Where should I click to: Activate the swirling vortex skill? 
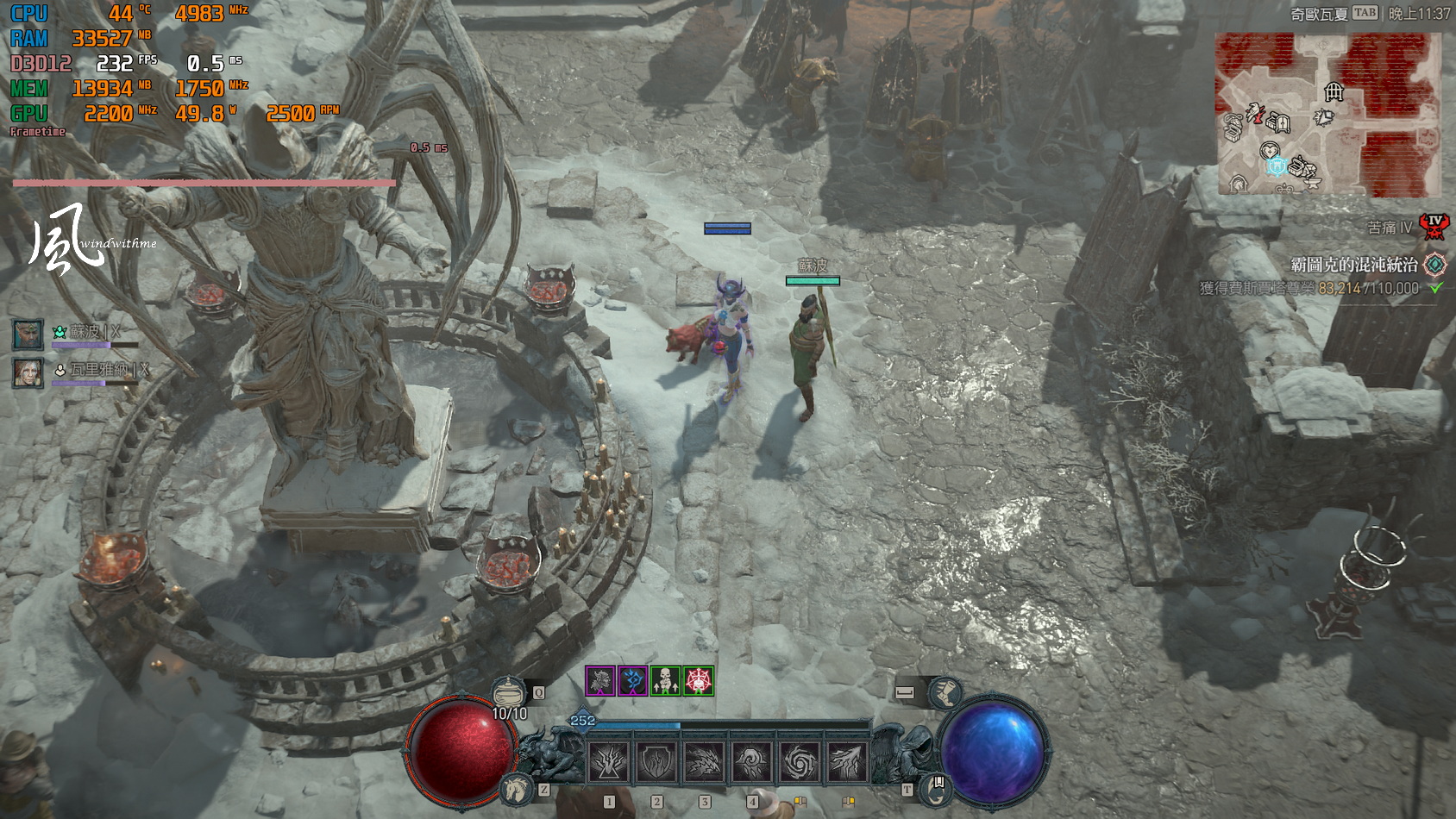point(799,761)
